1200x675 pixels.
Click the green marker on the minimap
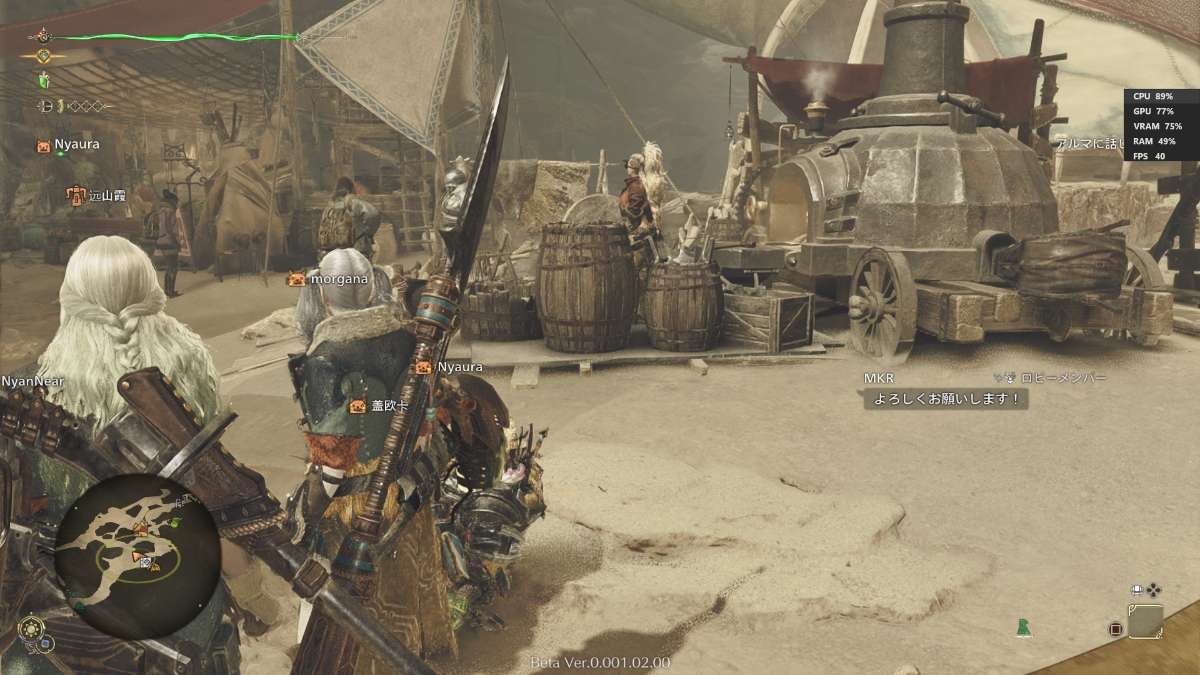coord(174,522)
